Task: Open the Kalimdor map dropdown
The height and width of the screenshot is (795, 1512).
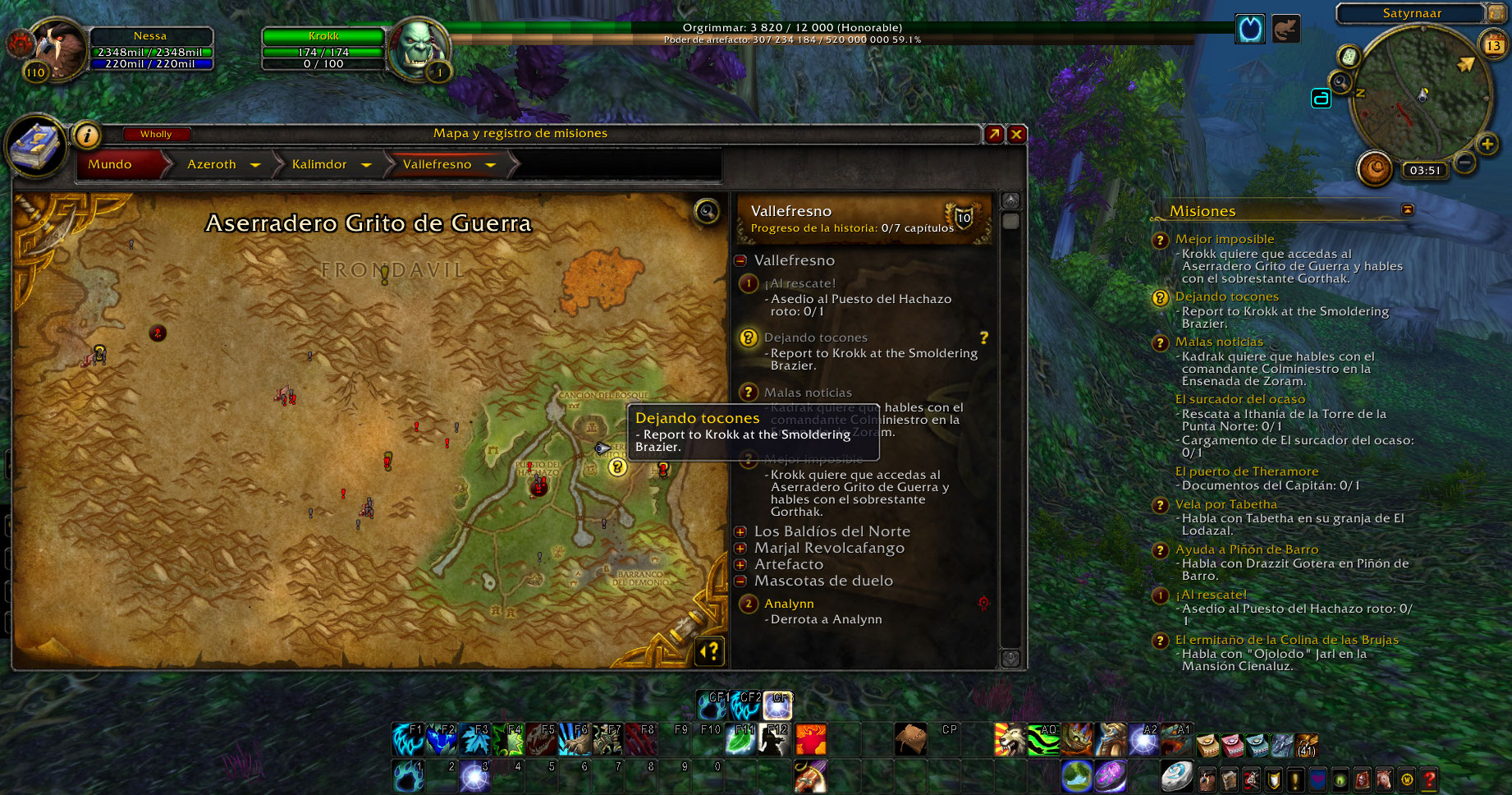Action: (366, 165)
